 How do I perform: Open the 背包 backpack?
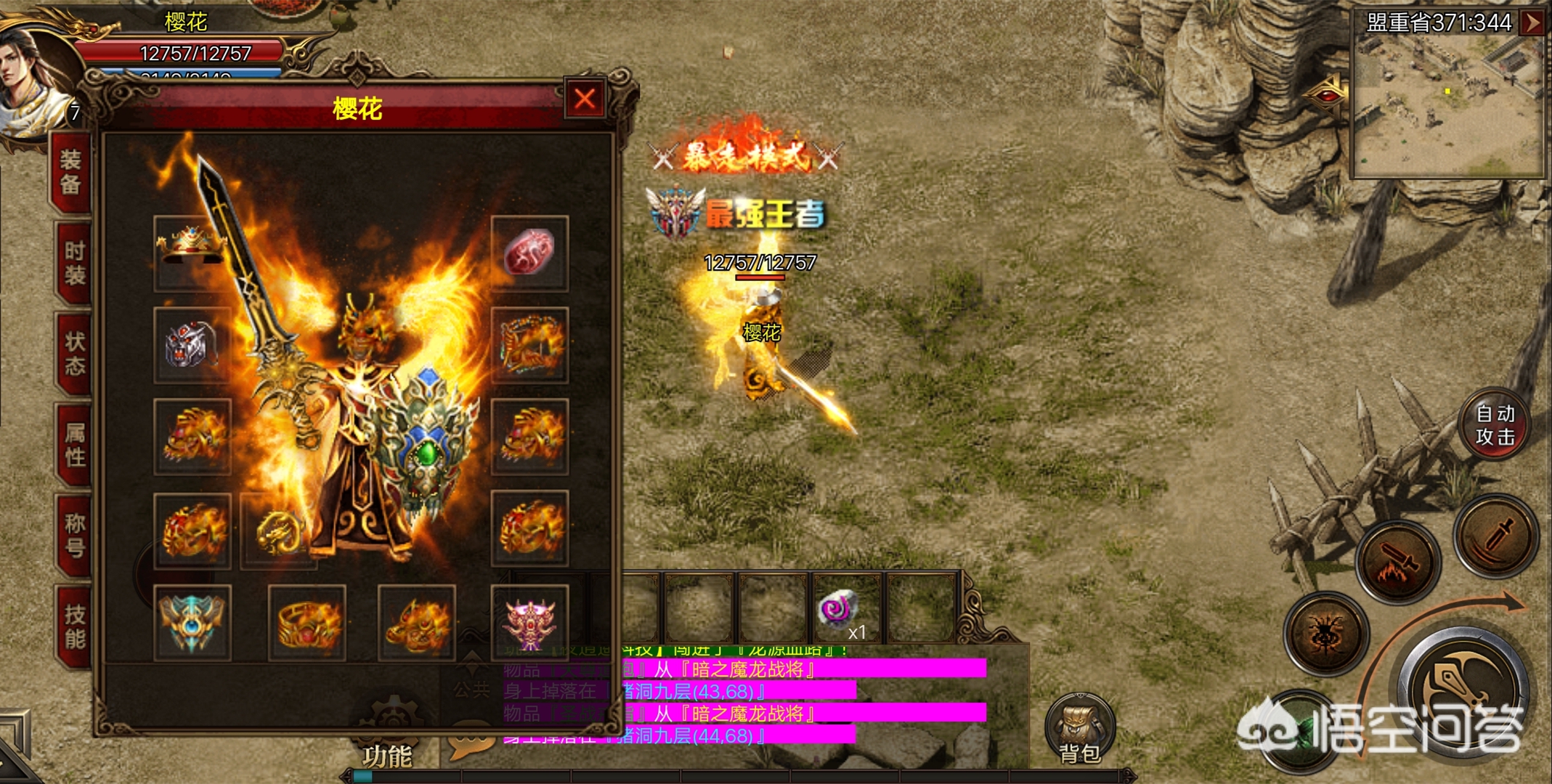(x=1080, y=730)
